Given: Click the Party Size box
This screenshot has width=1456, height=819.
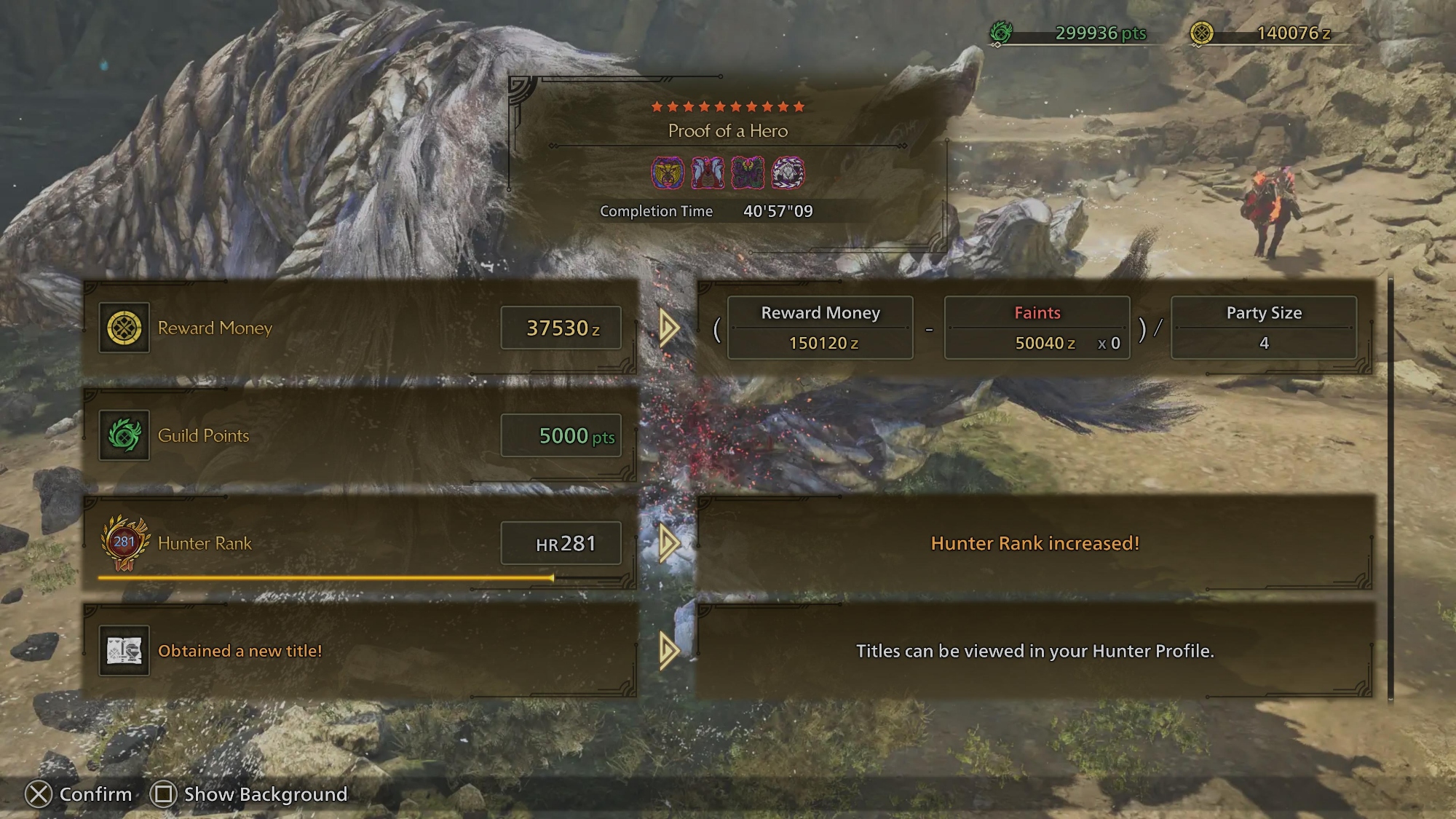Looking at the screenshot, I should [x=1263, y=328].
